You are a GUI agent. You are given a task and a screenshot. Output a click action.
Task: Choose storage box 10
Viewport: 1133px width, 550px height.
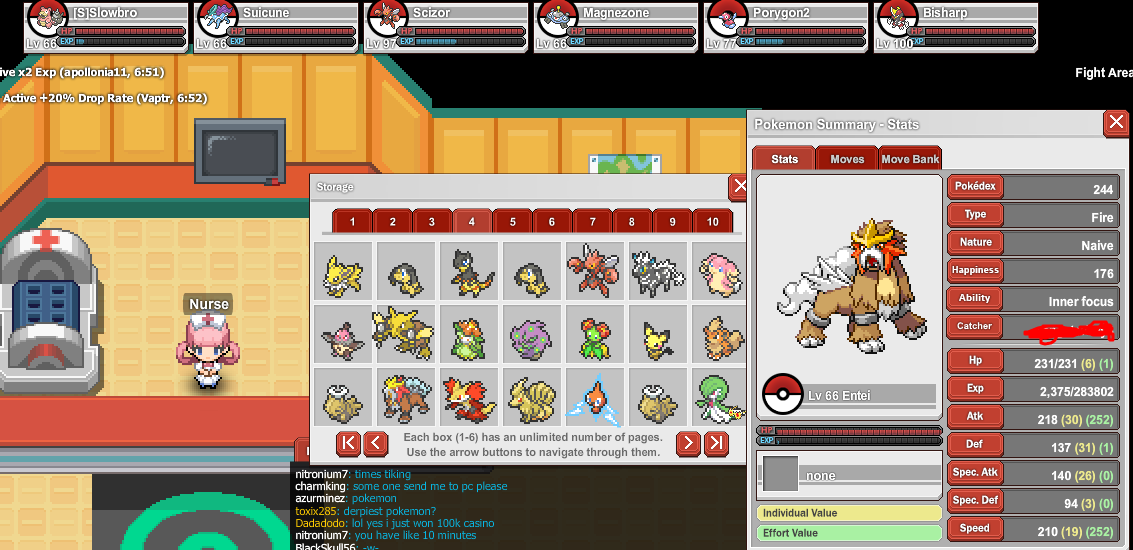click(x=712, y=222)
